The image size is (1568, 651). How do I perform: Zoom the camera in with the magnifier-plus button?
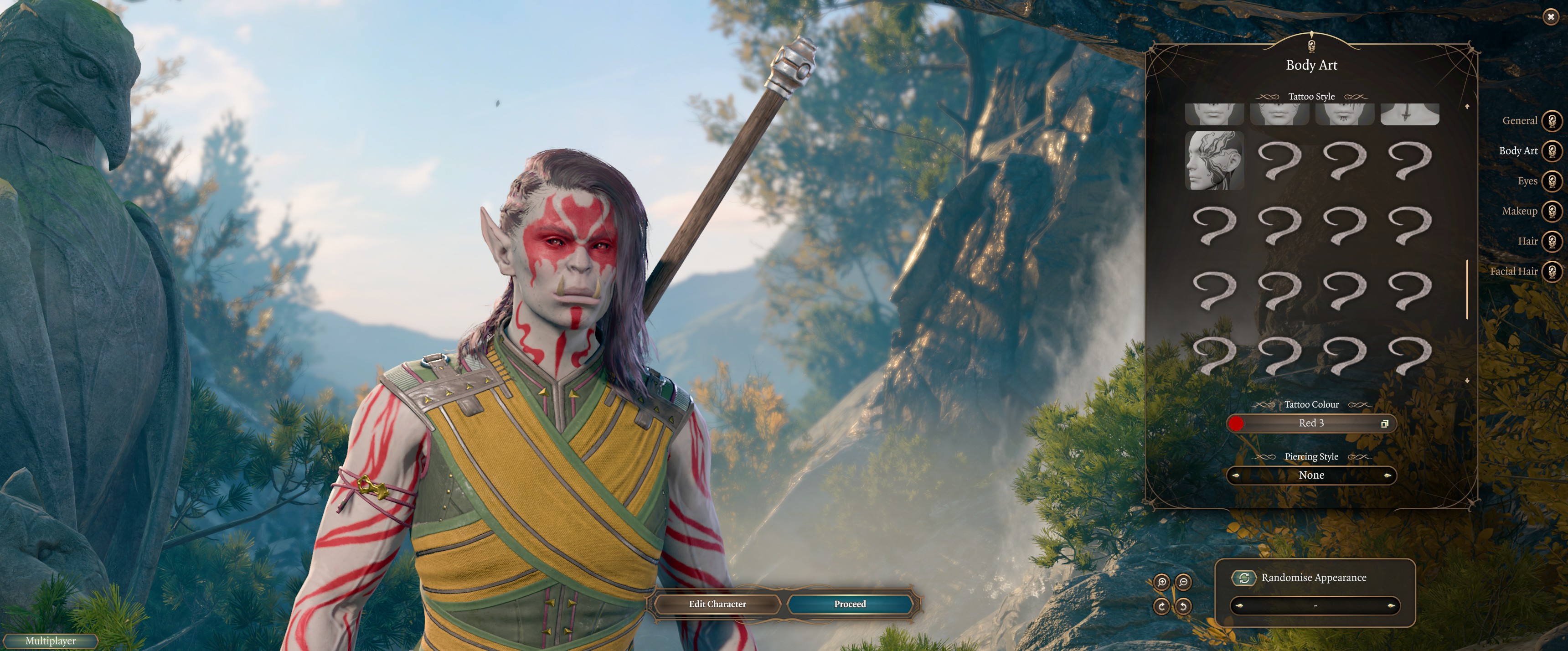[x=1161, y=582]
